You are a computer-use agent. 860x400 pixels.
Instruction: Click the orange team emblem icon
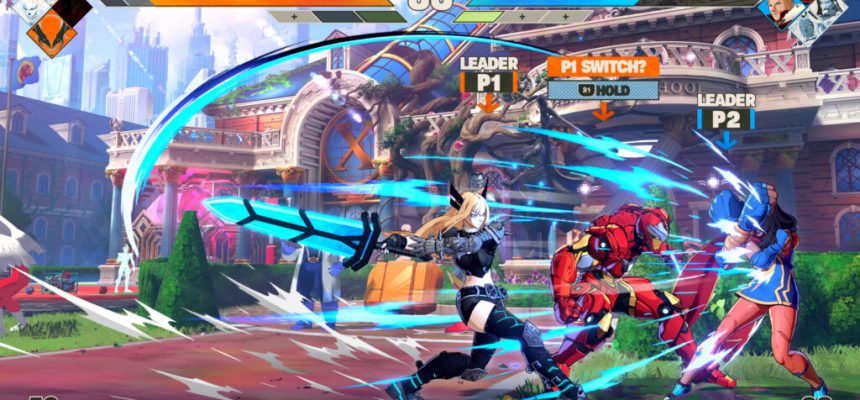52,35
